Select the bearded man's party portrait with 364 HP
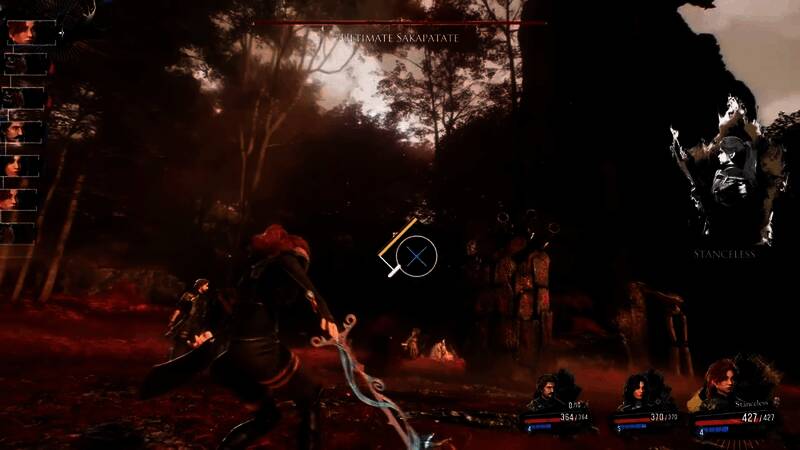 [546, 392]
